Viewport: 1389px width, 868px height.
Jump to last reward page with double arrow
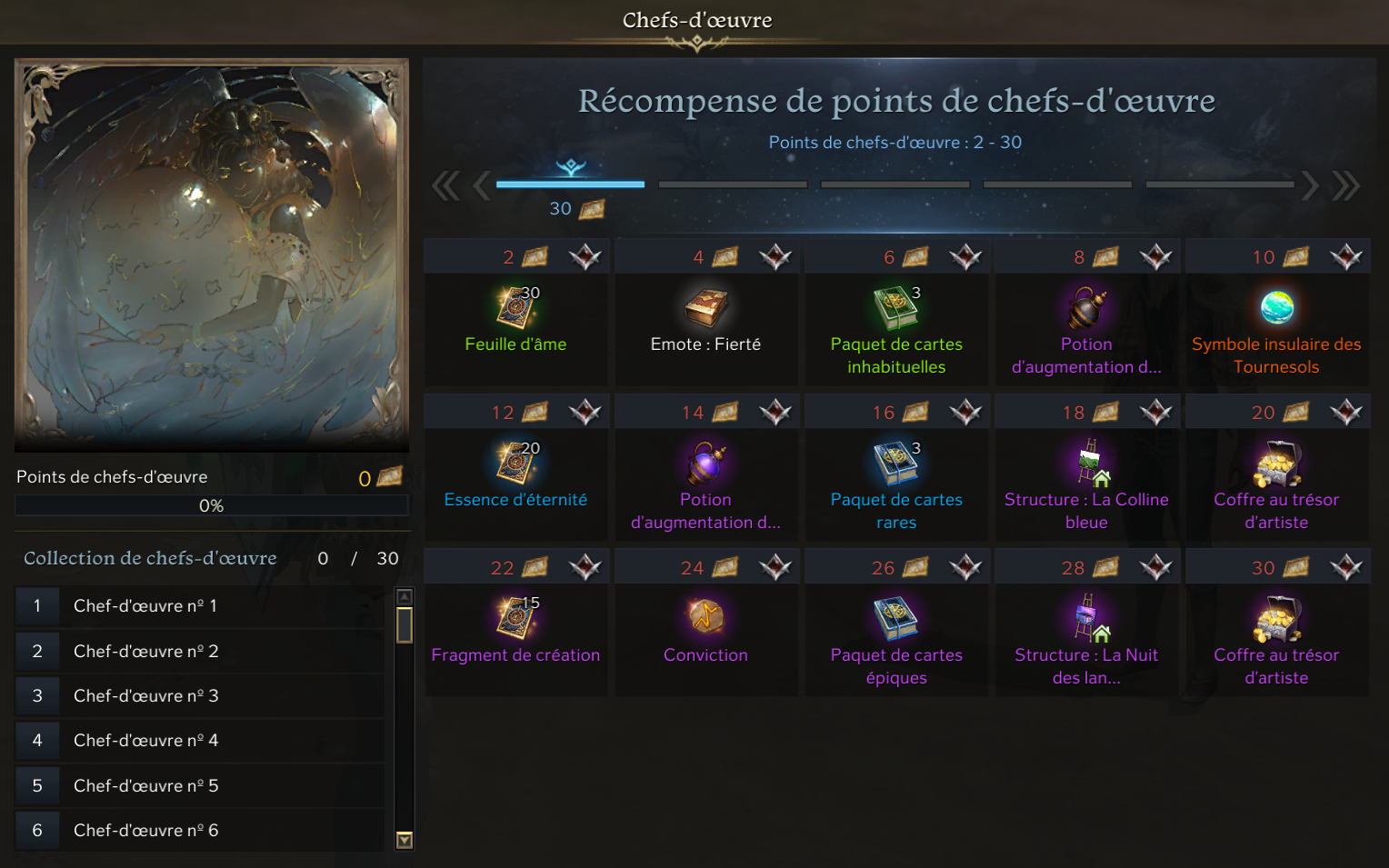1346,185
